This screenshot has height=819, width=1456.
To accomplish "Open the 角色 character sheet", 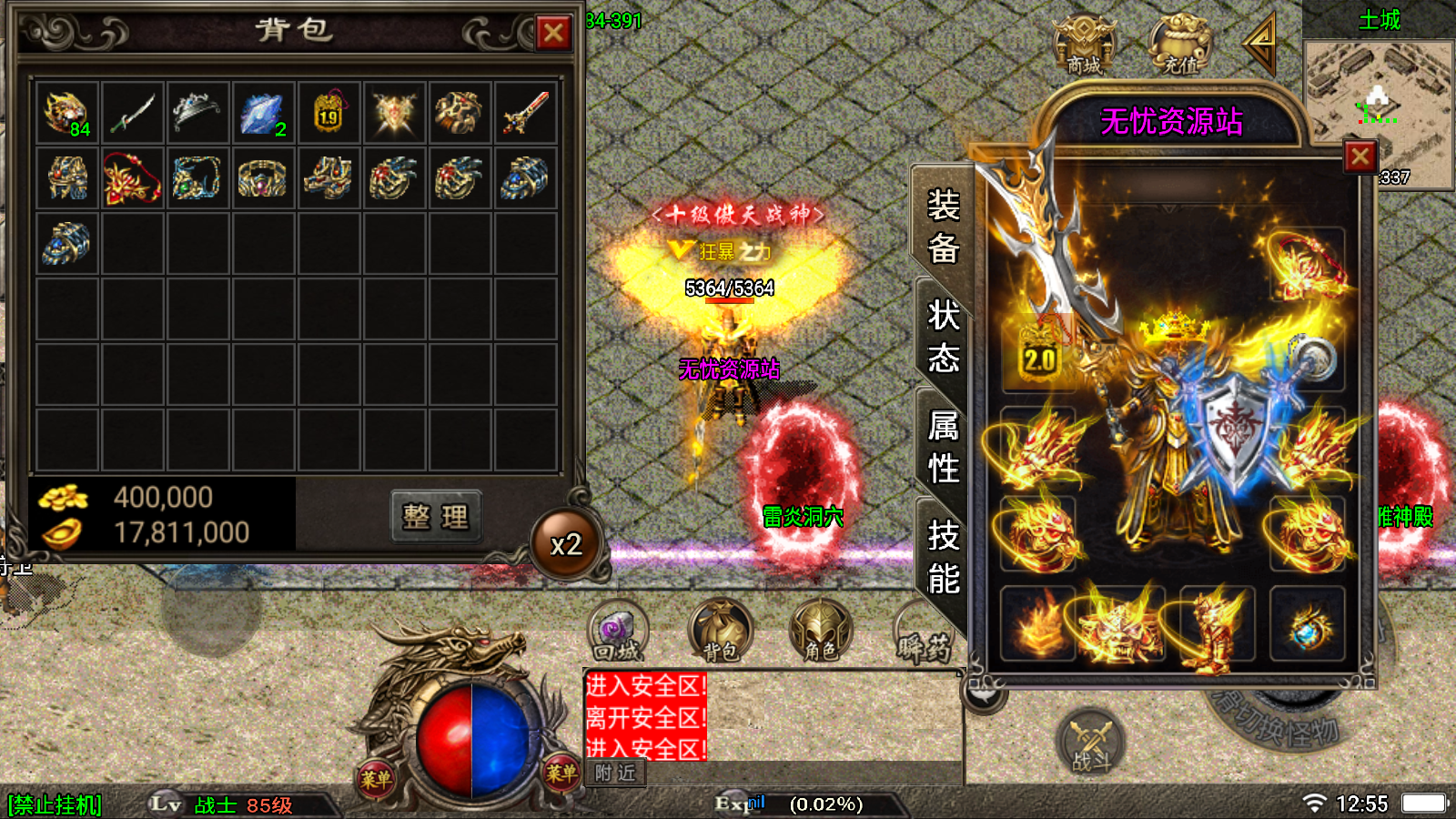I will coord(821,632).
